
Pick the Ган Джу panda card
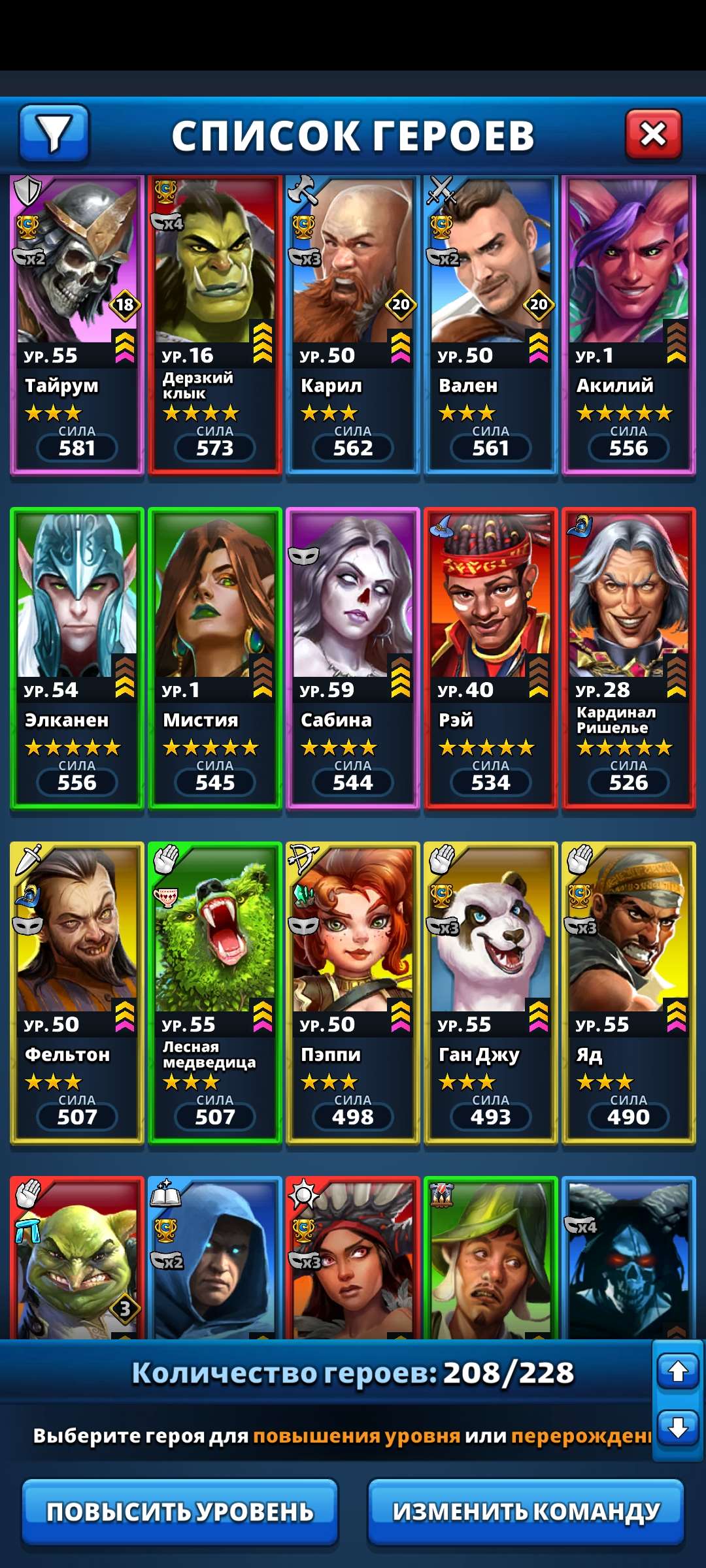(491, 993)
